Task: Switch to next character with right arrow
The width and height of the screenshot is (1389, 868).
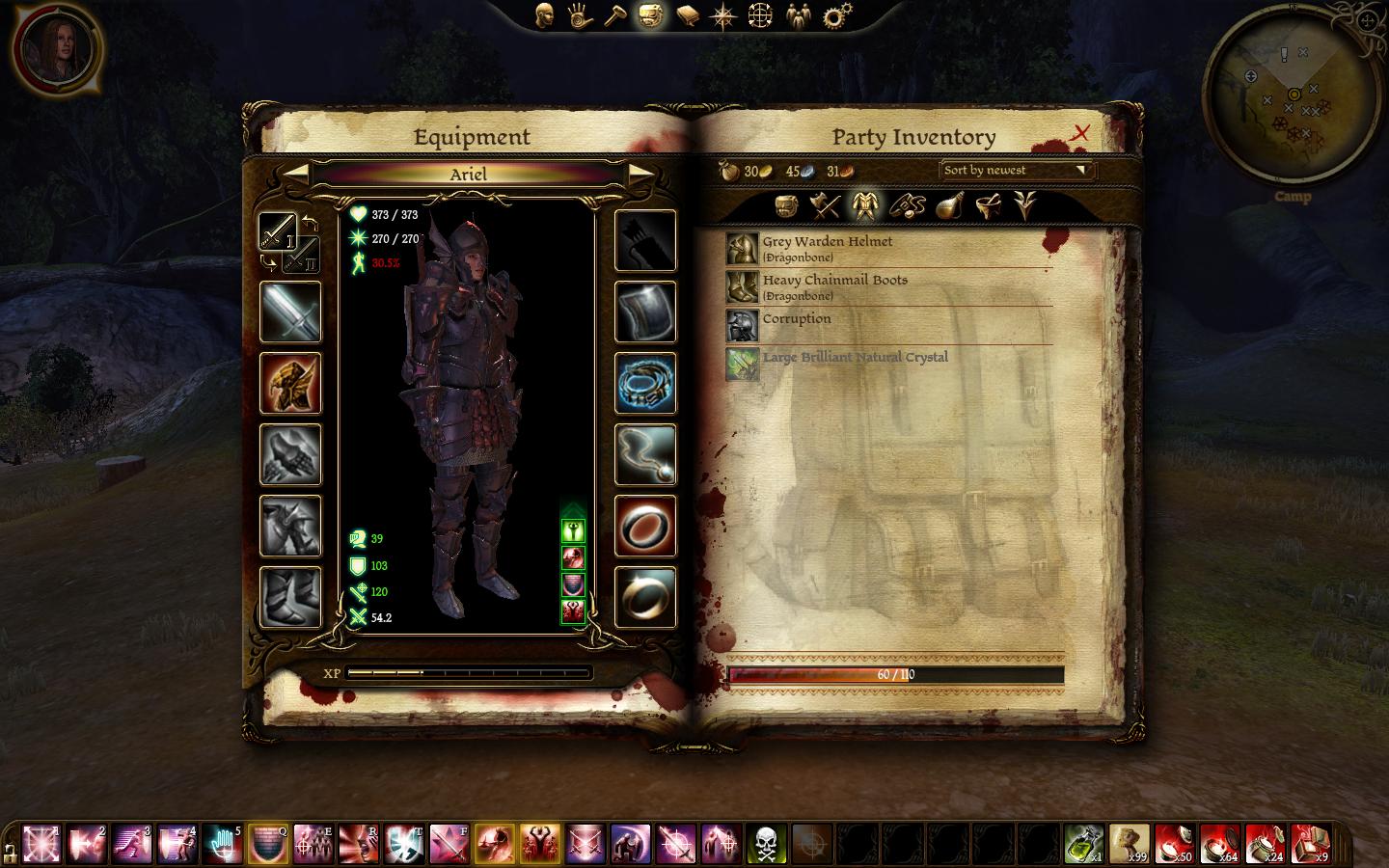Action: [x=640, y=174]
